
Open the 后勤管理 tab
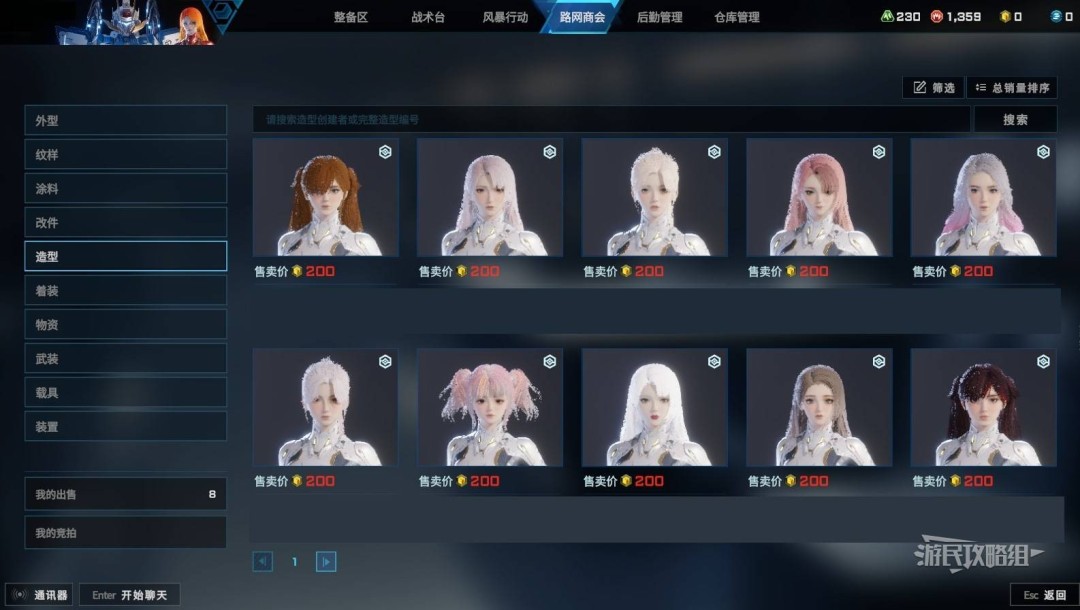(659, 17)
